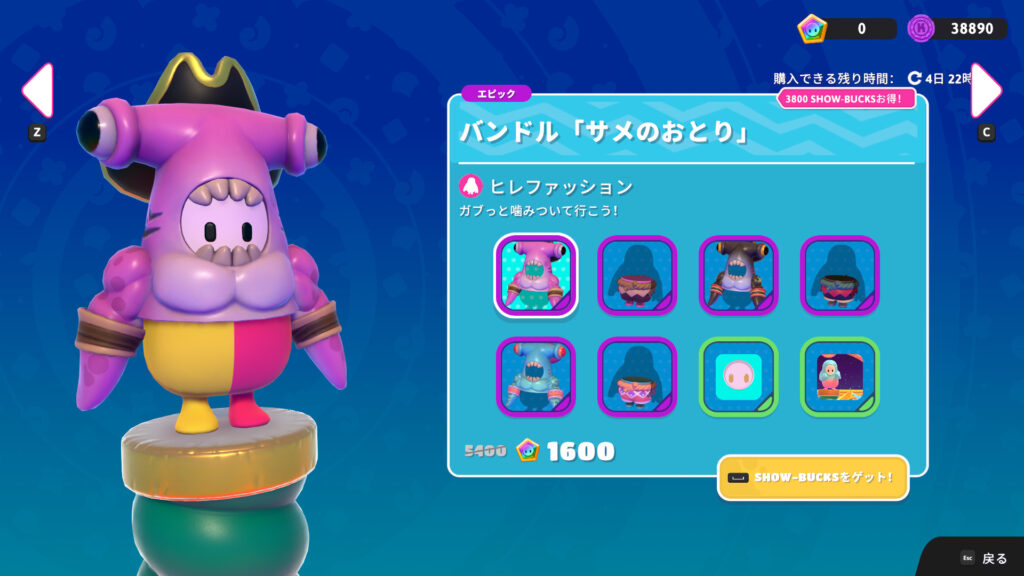Pick the pink and orange costume bottom
Image resolution: width=1024 pixels, height=576 pixels.
[x=637, y=377]
